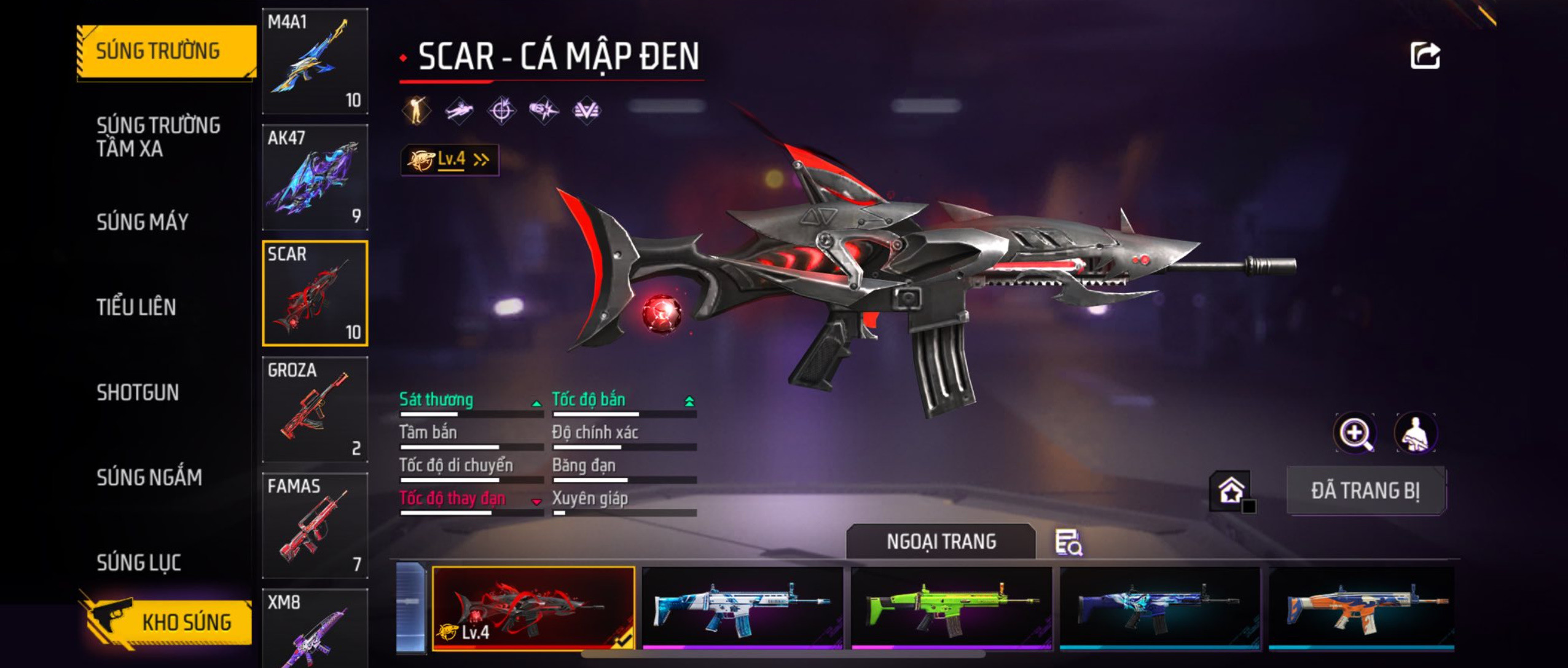Switch to Súng Ngắm category
The width and height of the screenshot is (1568, 668).
click(x=149, y=477)
